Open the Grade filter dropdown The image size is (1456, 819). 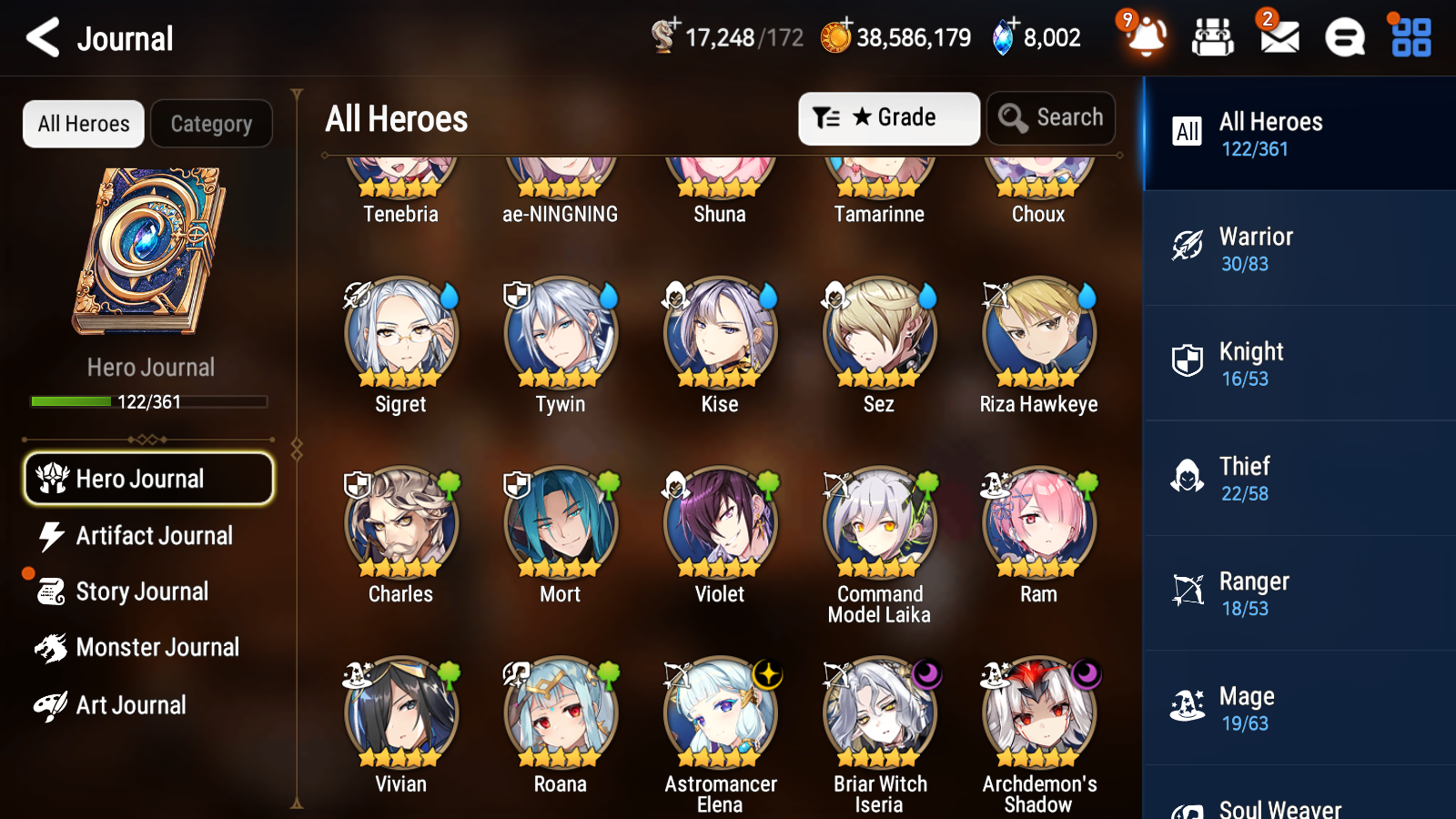coord(888,117)
